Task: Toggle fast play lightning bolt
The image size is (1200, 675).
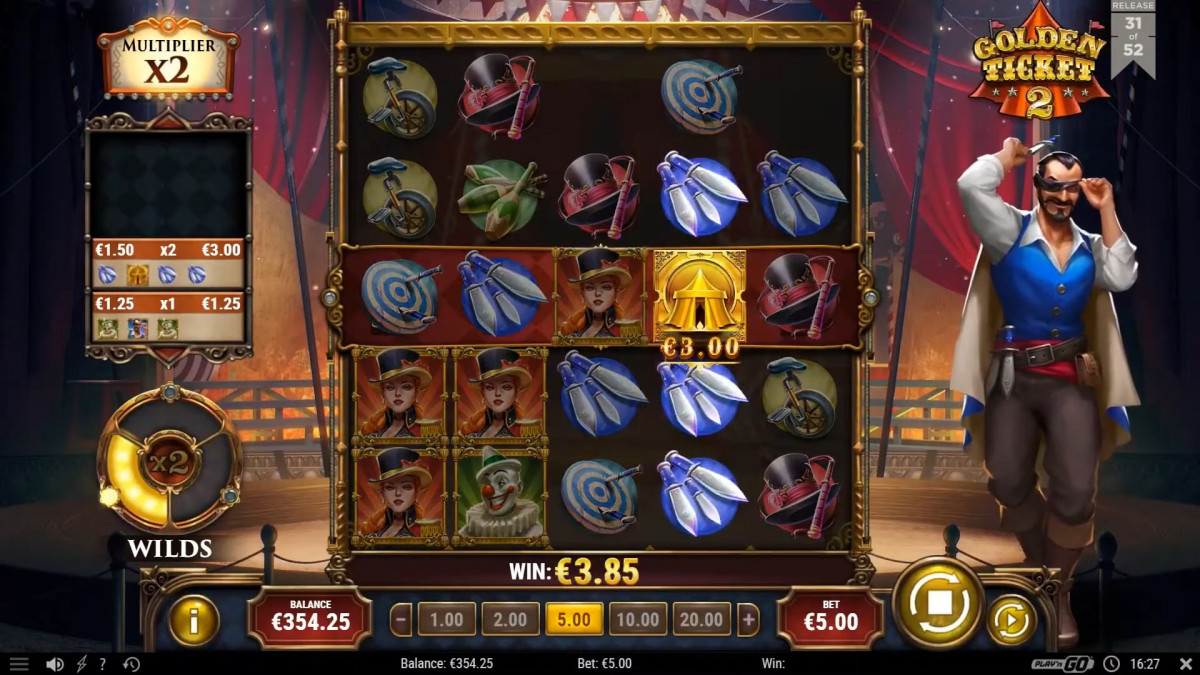Action: [x=82, y=664]
